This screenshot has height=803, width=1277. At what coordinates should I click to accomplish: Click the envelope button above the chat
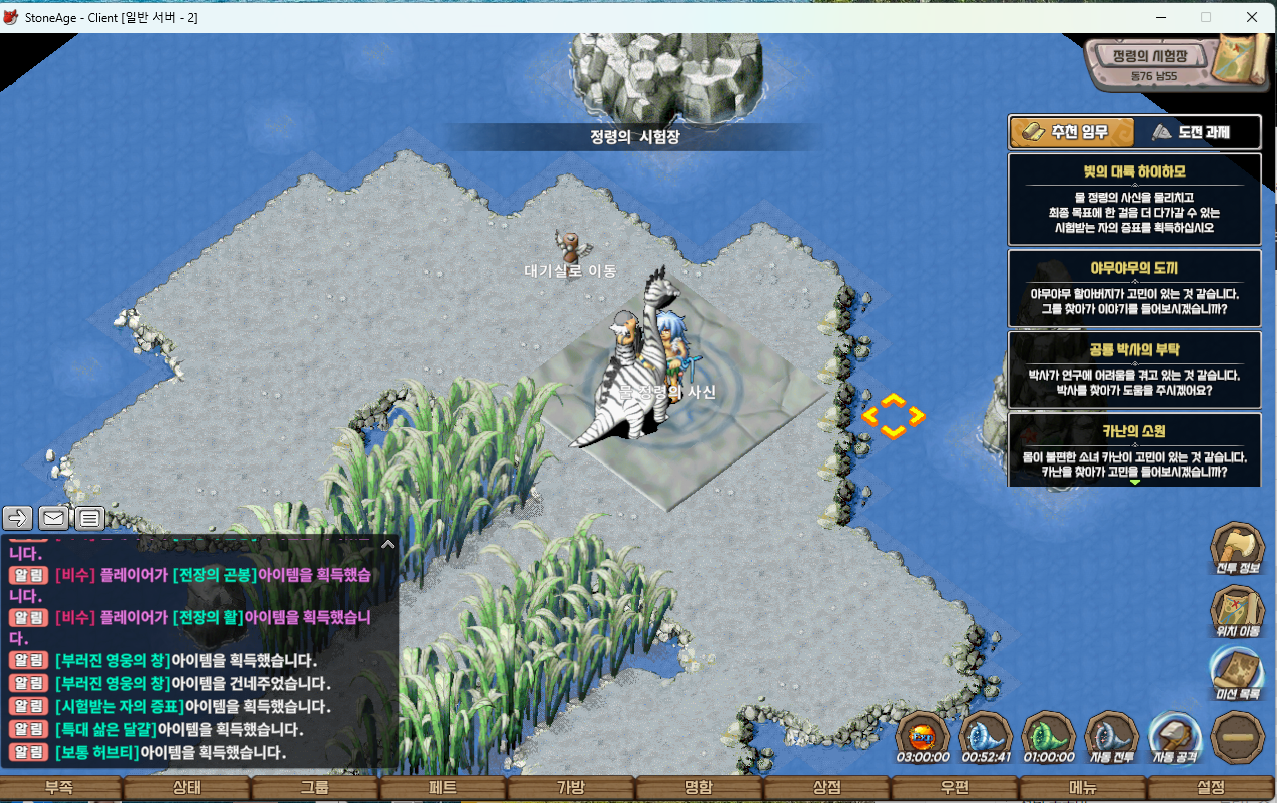(x=53, y=518)
